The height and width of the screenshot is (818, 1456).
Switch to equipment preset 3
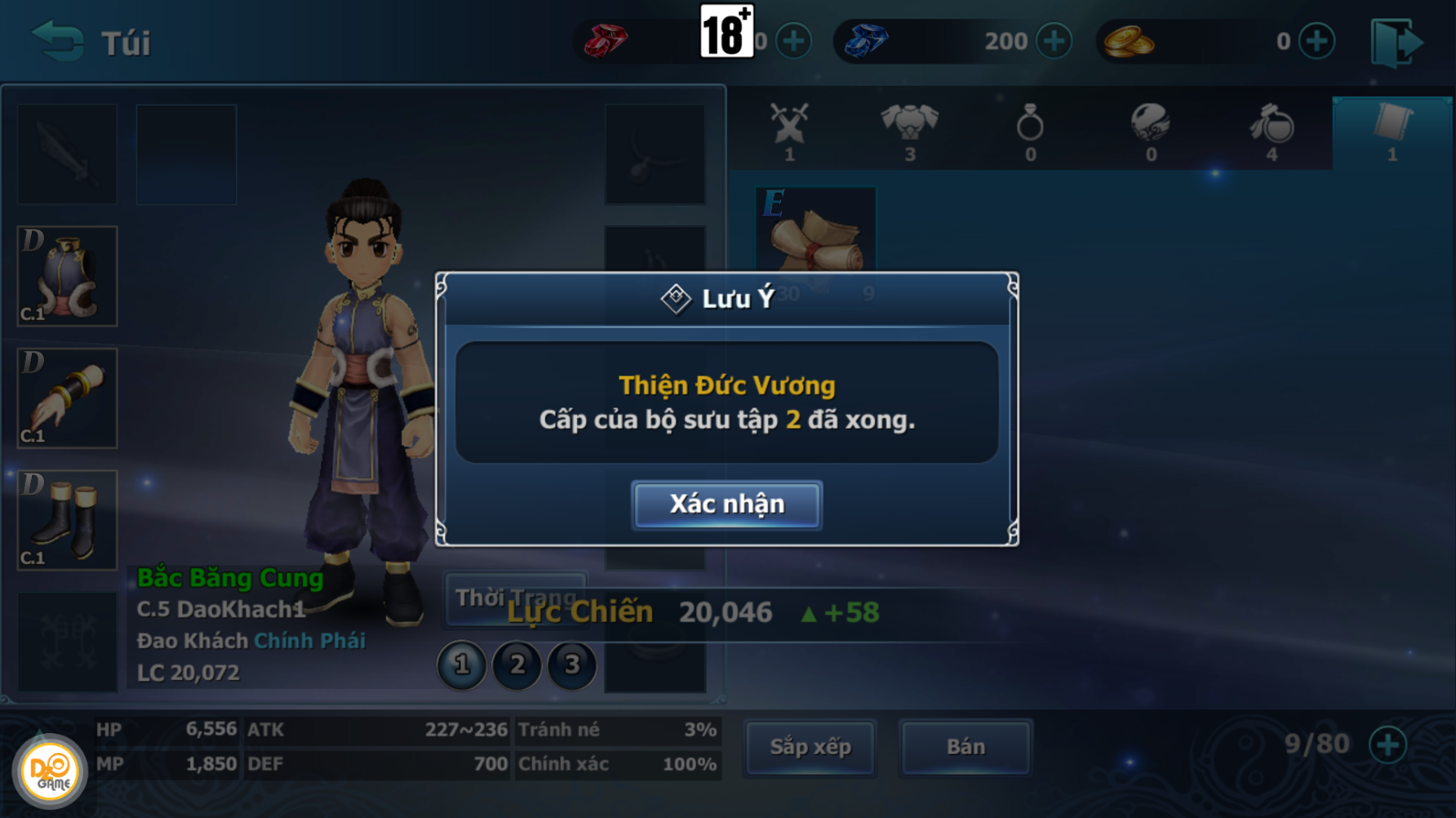pos(572,665)
